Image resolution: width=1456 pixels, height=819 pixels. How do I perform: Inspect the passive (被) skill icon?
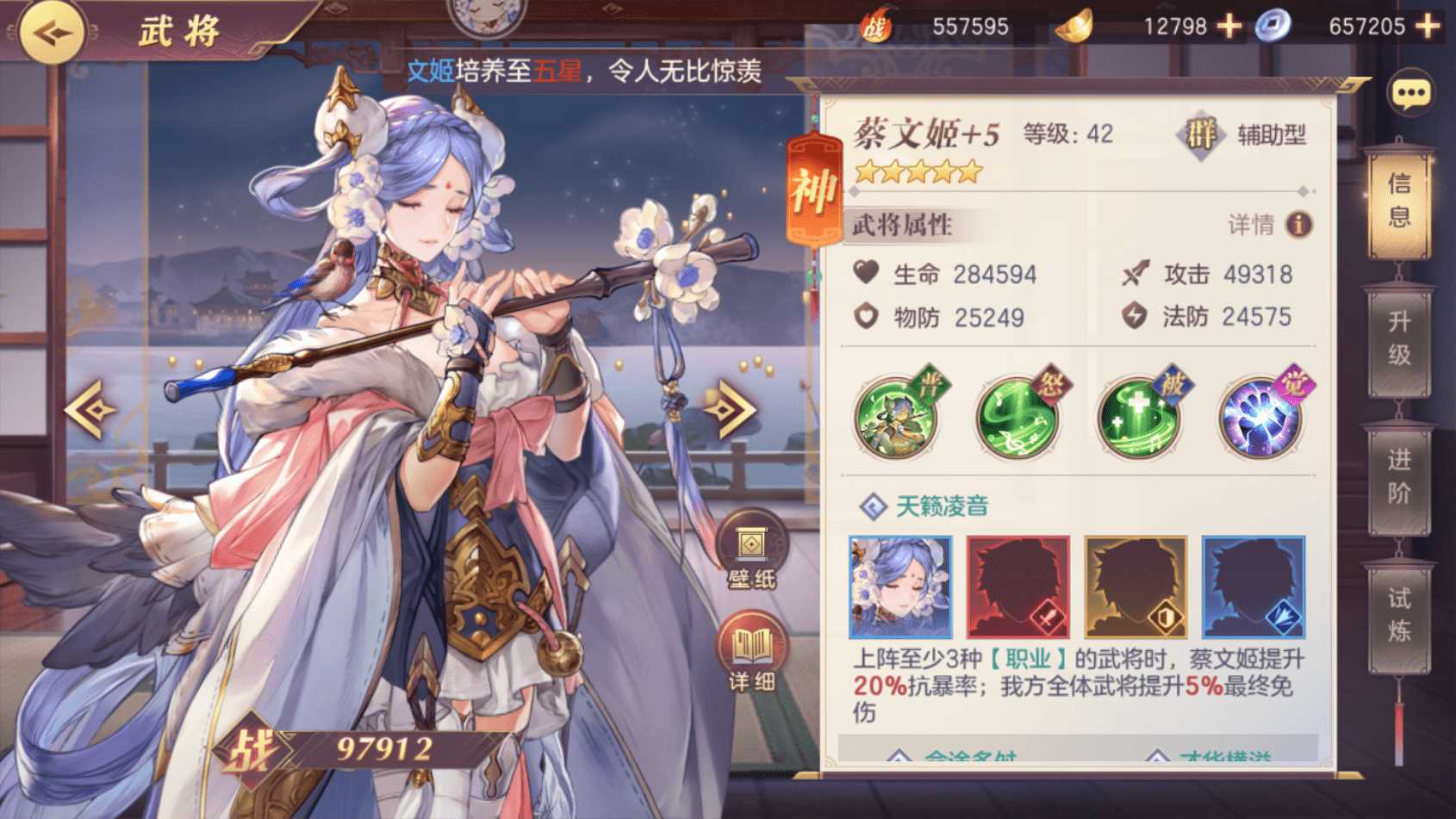(1139, 416)
